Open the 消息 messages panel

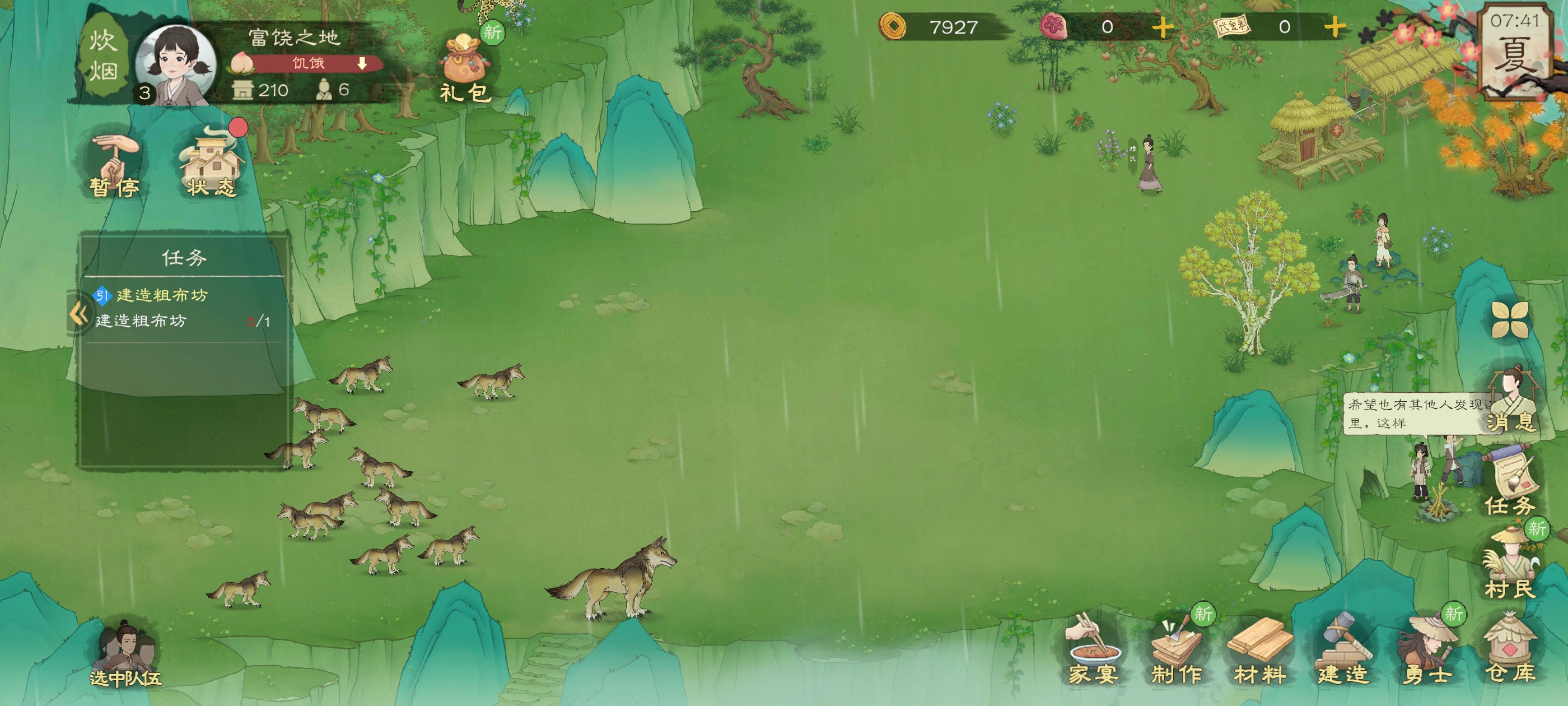click(1510, 399)
